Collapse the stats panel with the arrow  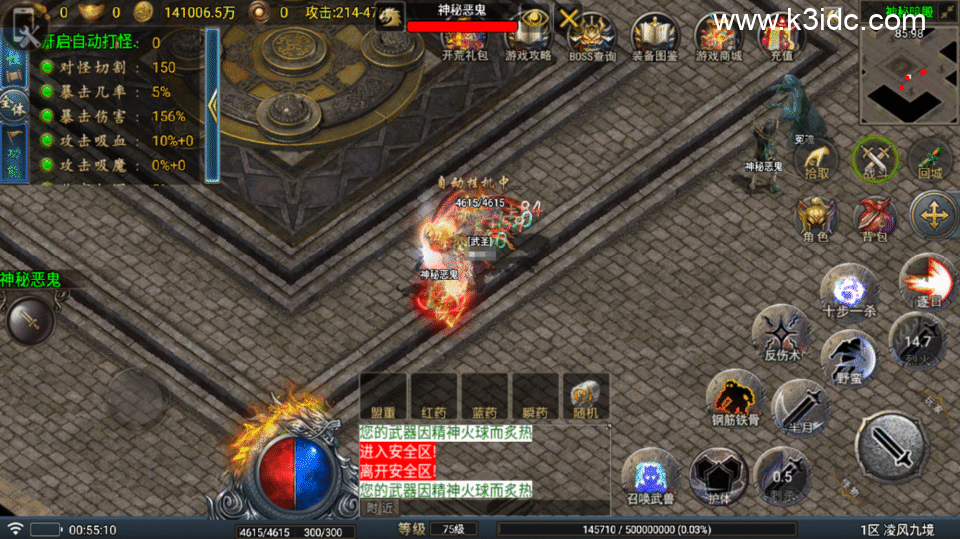(x=212, y=106)
